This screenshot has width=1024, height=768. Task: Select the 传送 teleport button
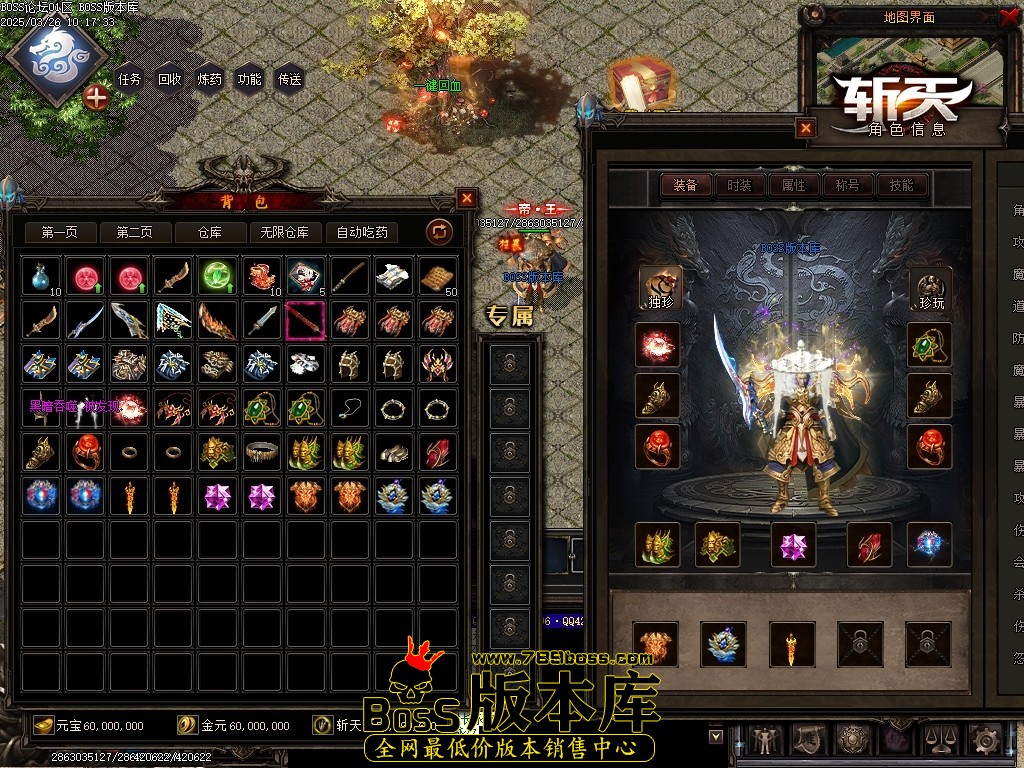[x=289, y=79]
